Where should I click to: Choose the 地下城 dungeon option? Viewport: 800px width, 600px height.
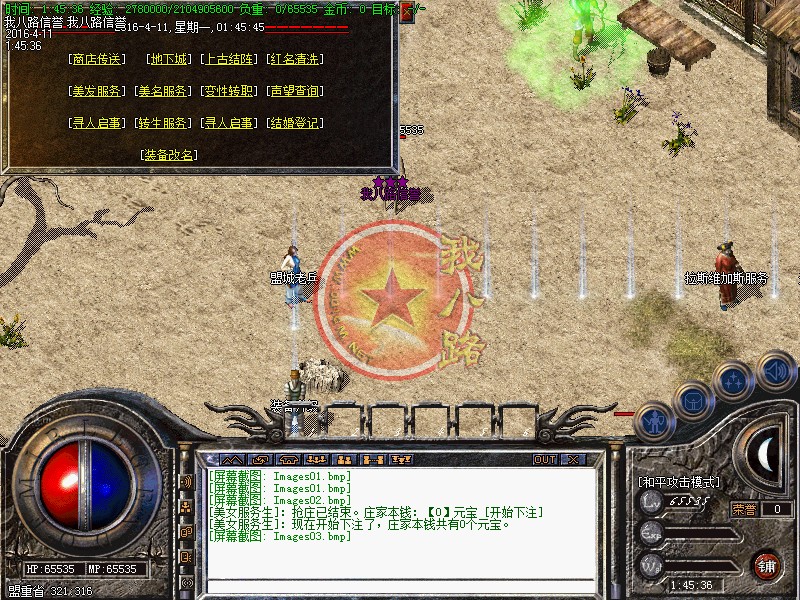tap(168, 59)
